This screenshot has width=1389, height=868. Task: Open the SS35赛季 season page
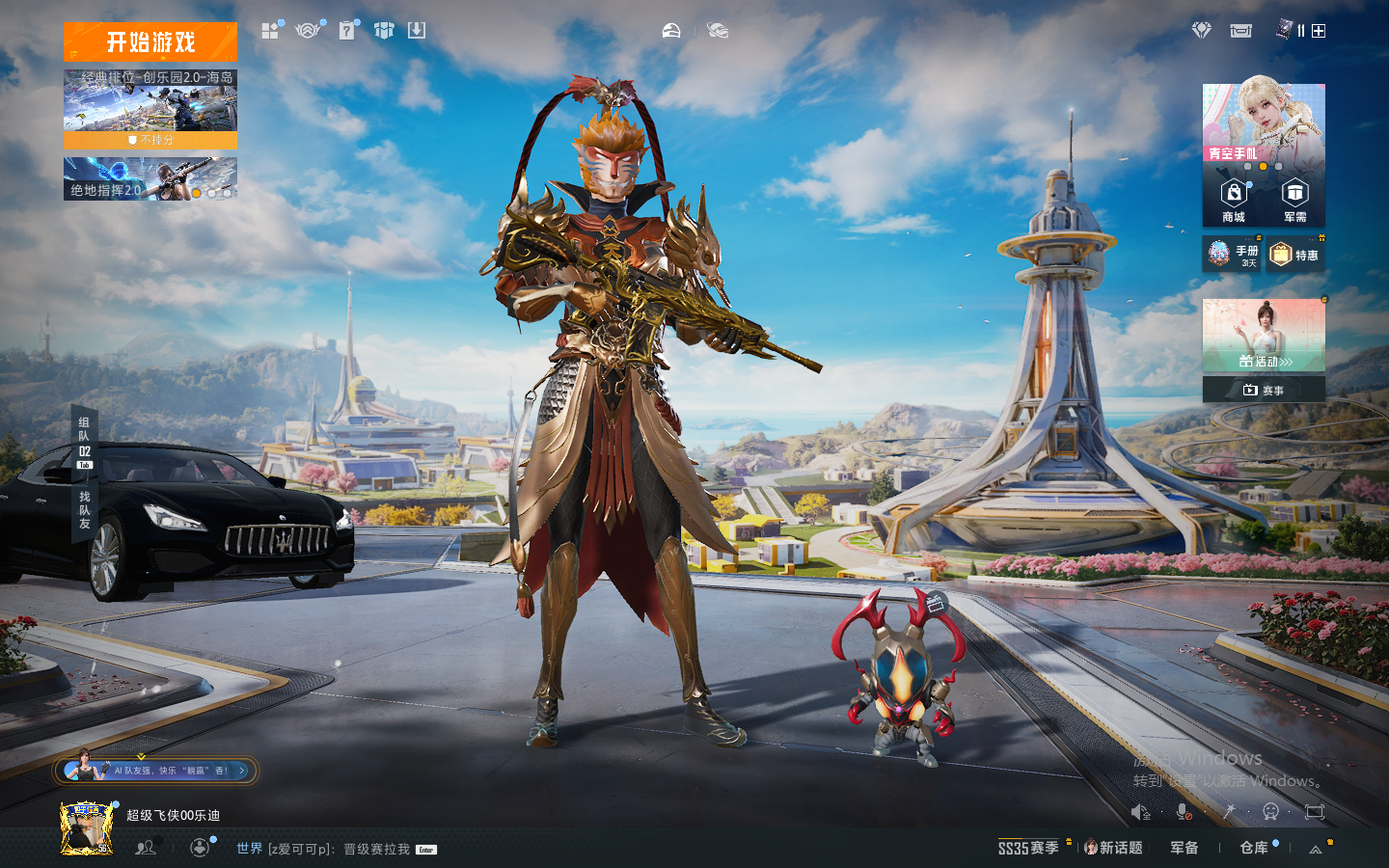(x=1028, y=848)
